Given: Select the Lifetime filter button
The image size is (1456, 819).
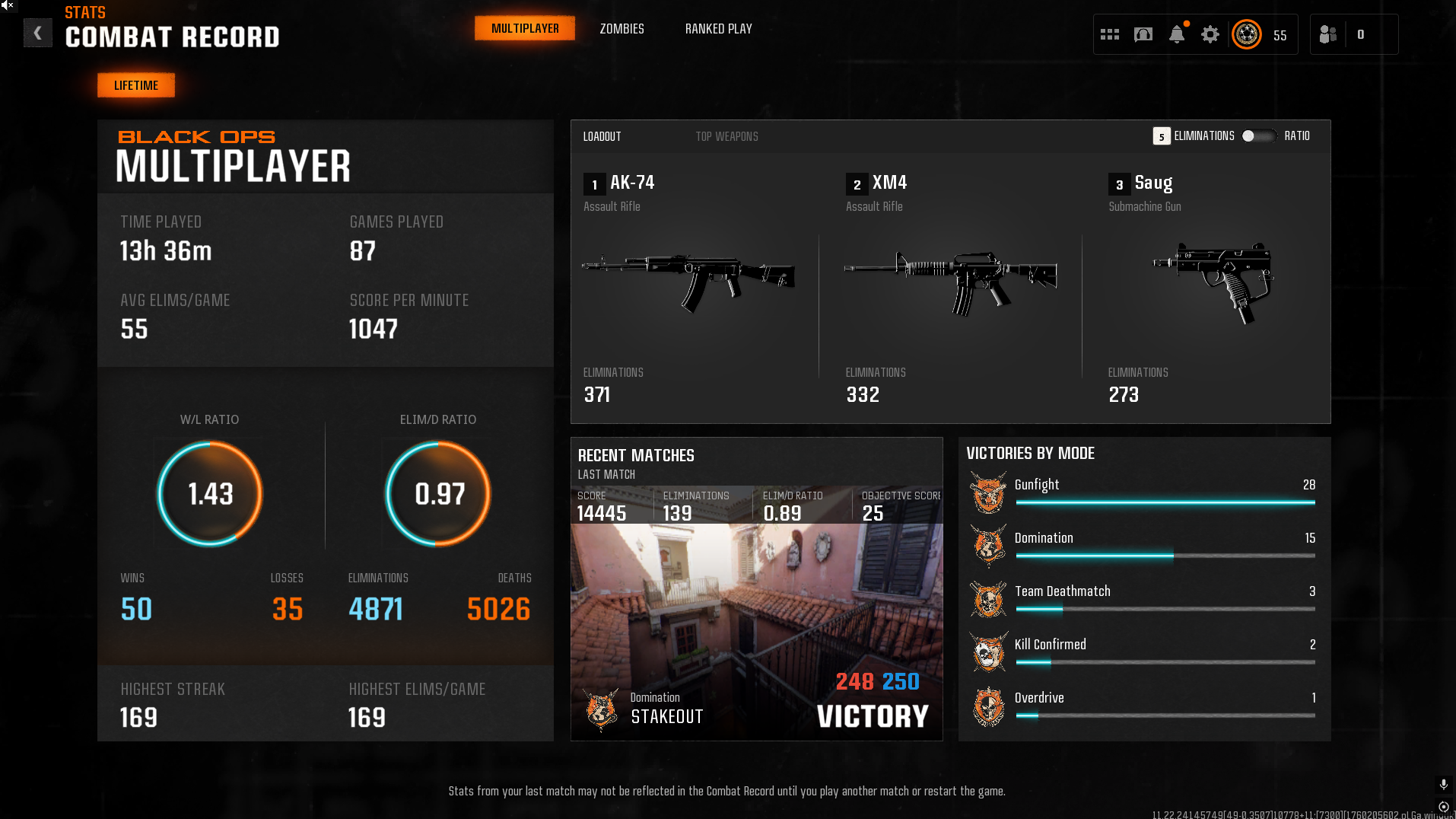Looking at the screenshot, I should [x=136, y=85].
